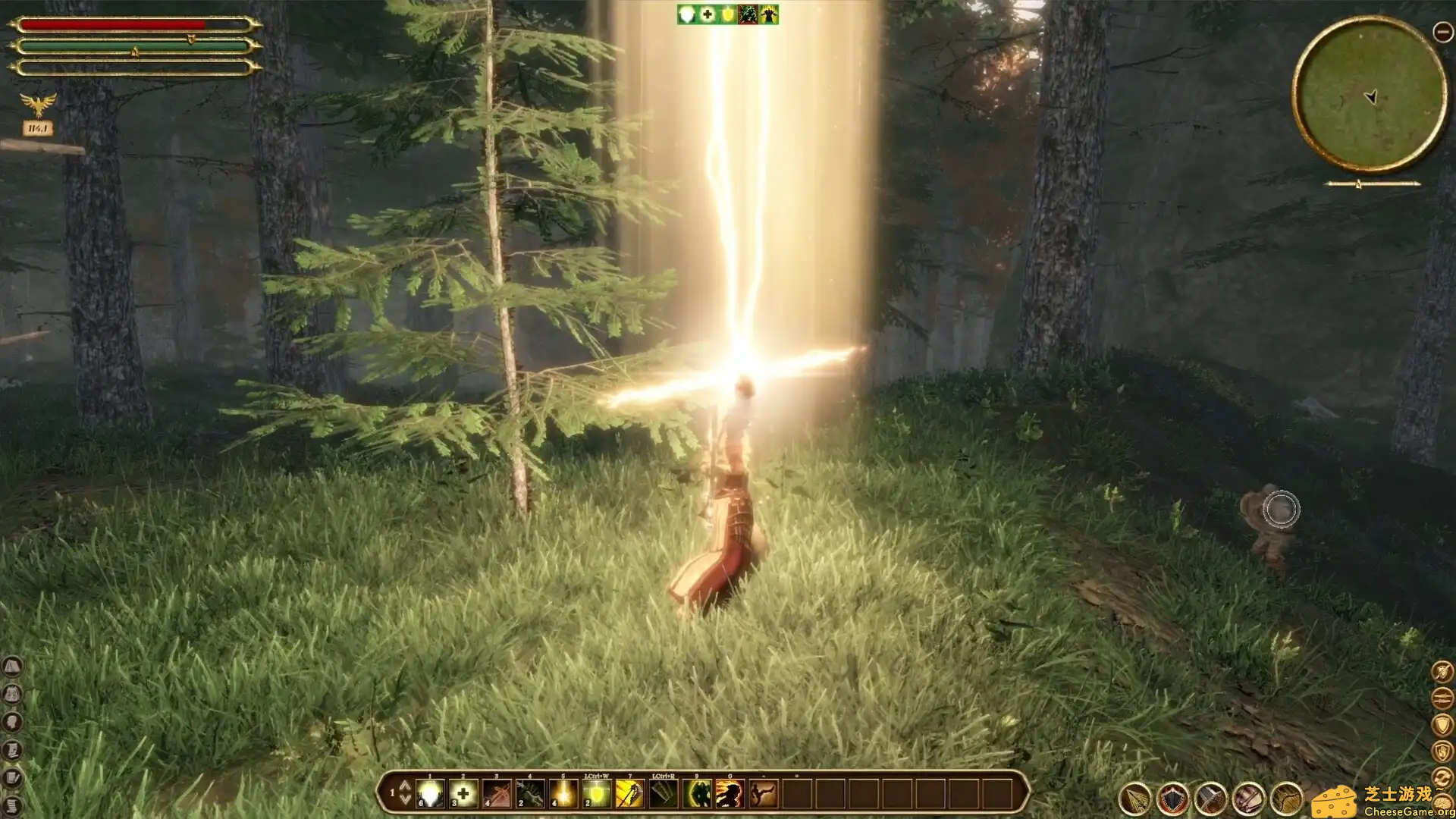This screenshot has width=1456, height=819.
Task: Click the golden eagle emblem
Action: click(38, 104)
